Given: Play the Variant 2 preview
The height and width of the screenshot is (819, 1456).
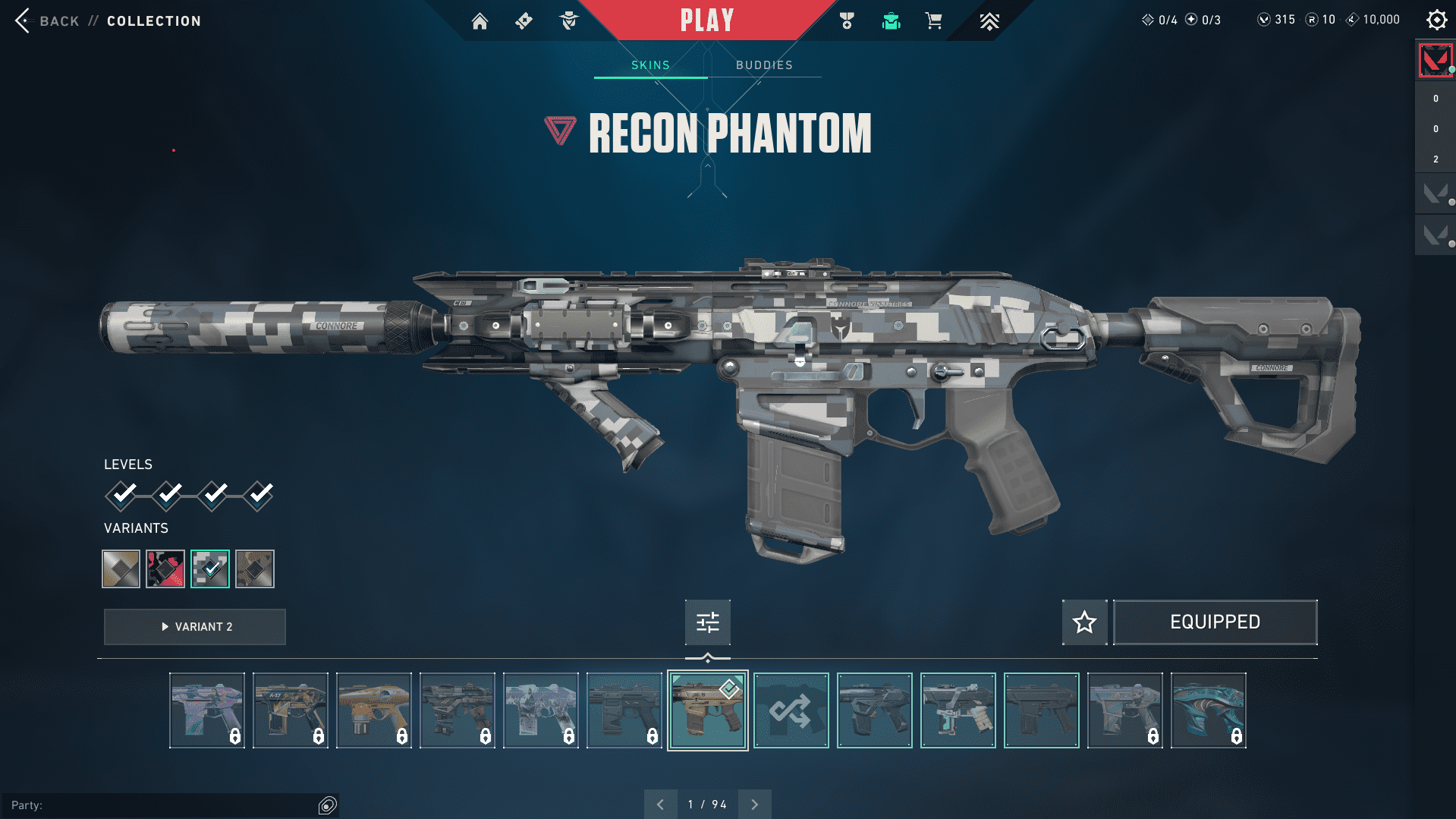Looking at the screenshot, I should 195,627.
